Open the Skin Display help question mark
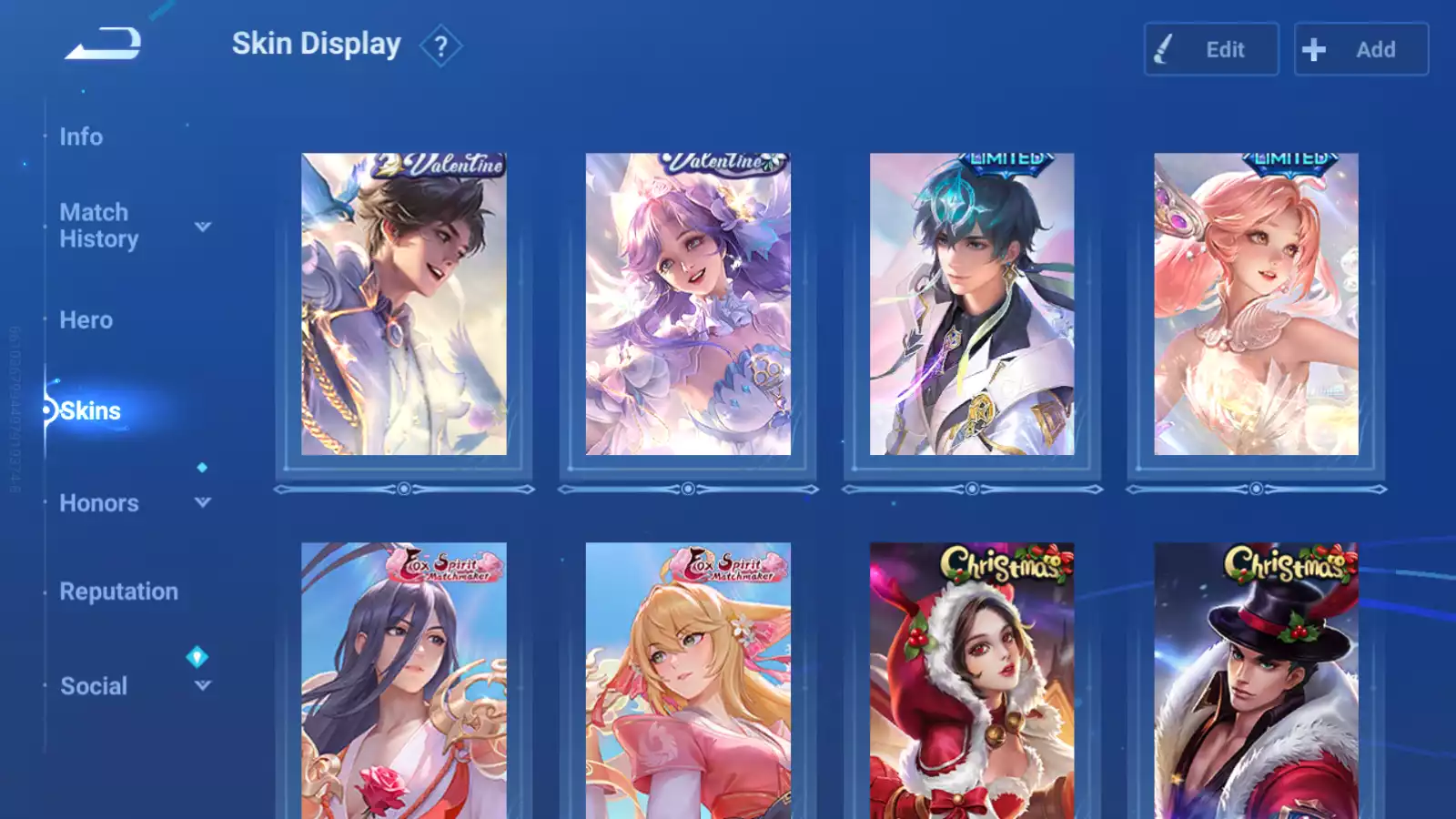The image size is (1456, 819). click(x=440, y=45)
